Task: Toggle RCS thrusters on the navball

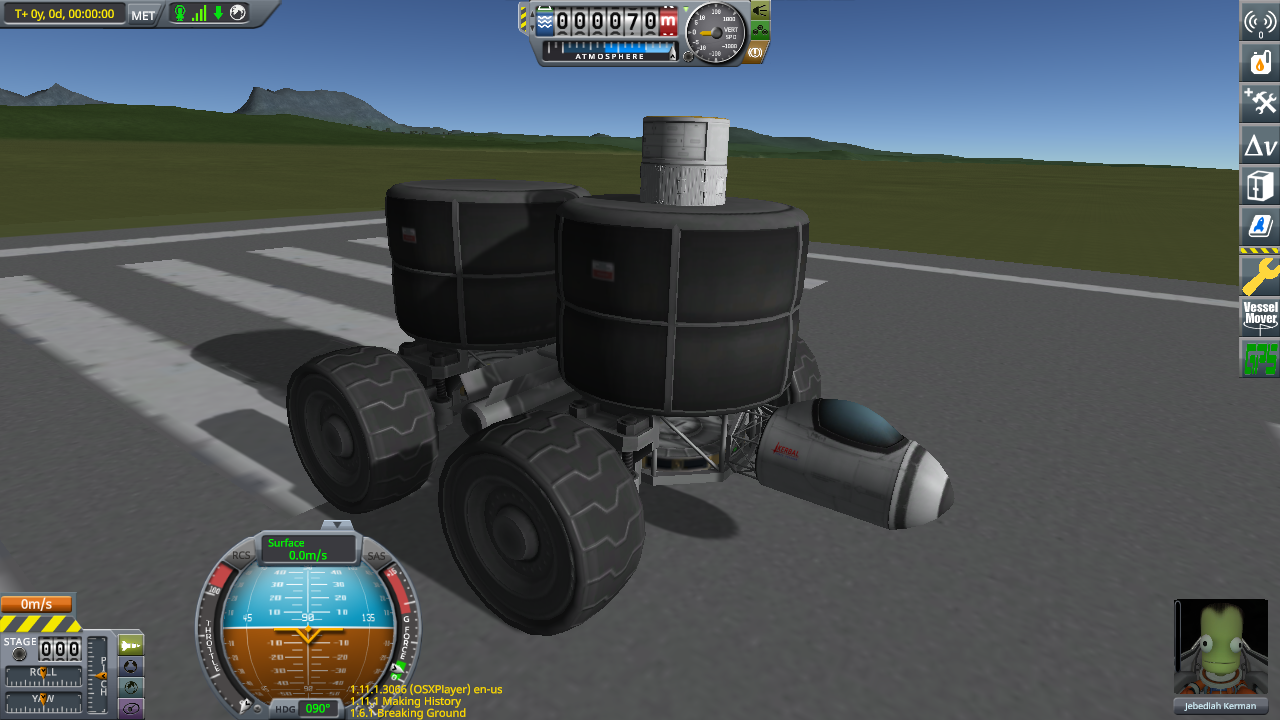Action: (x=241, y=555)
